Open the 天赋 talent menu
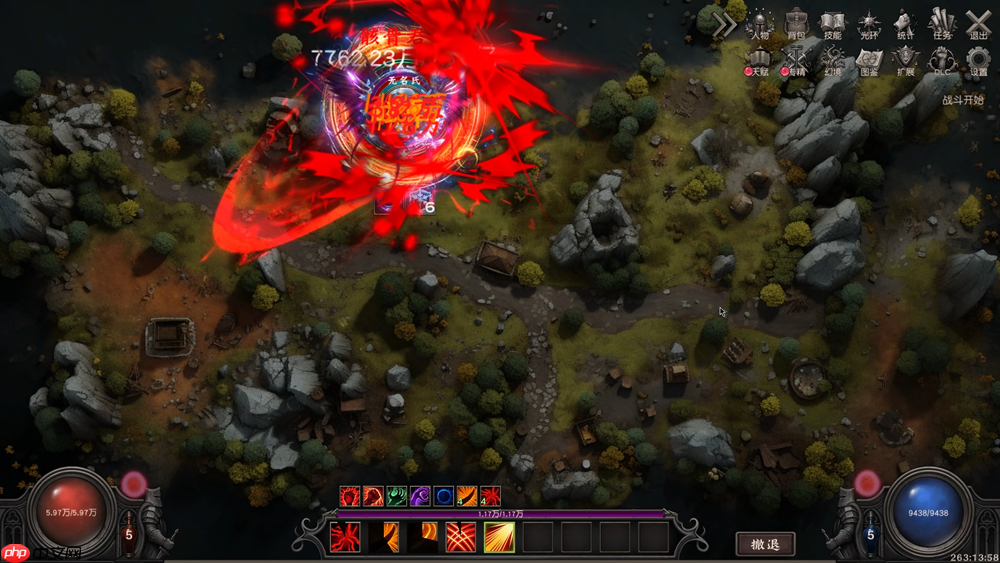 pyautogui.click(x=761, y=62)
